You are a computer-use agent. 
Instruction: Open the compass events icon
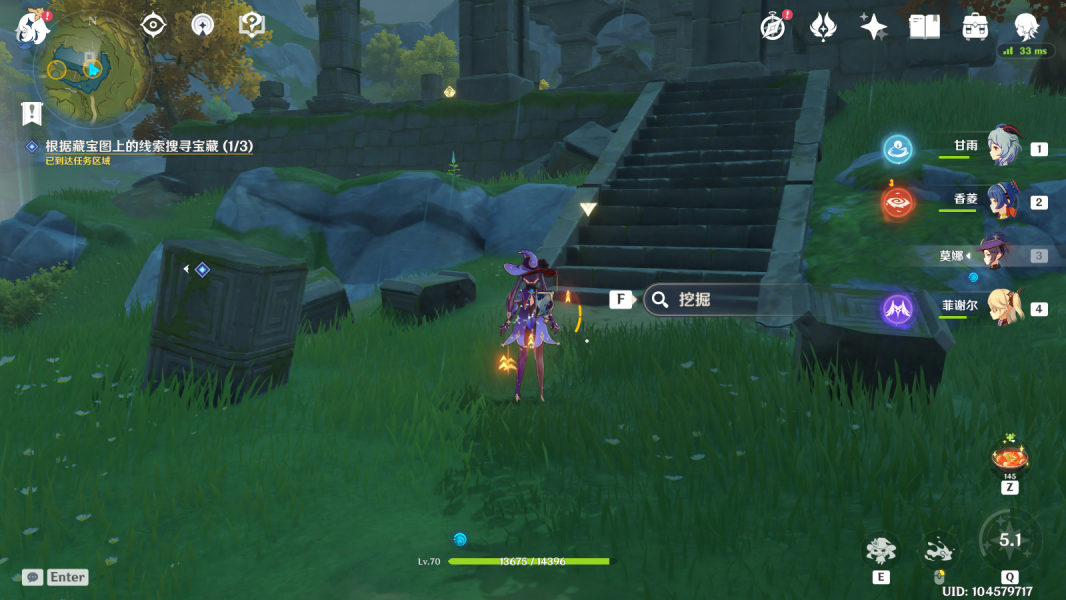(x=773, y=27)
